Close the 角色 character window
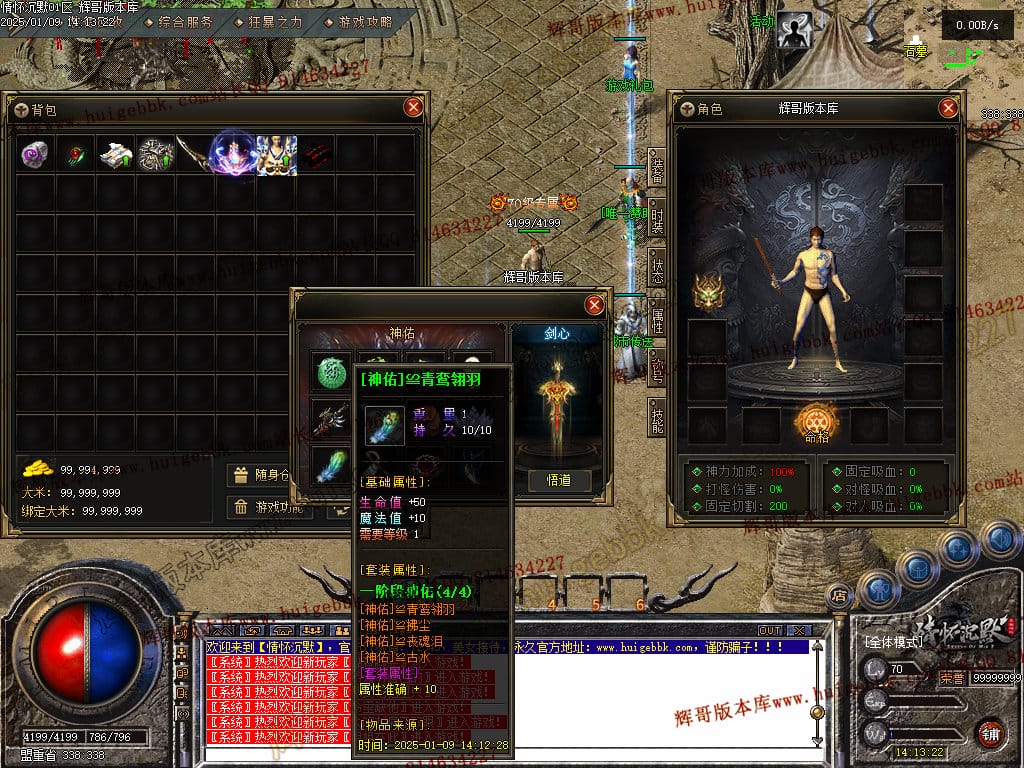The image size is (1024, 768). pyautogui.click(x=948, y=109)
